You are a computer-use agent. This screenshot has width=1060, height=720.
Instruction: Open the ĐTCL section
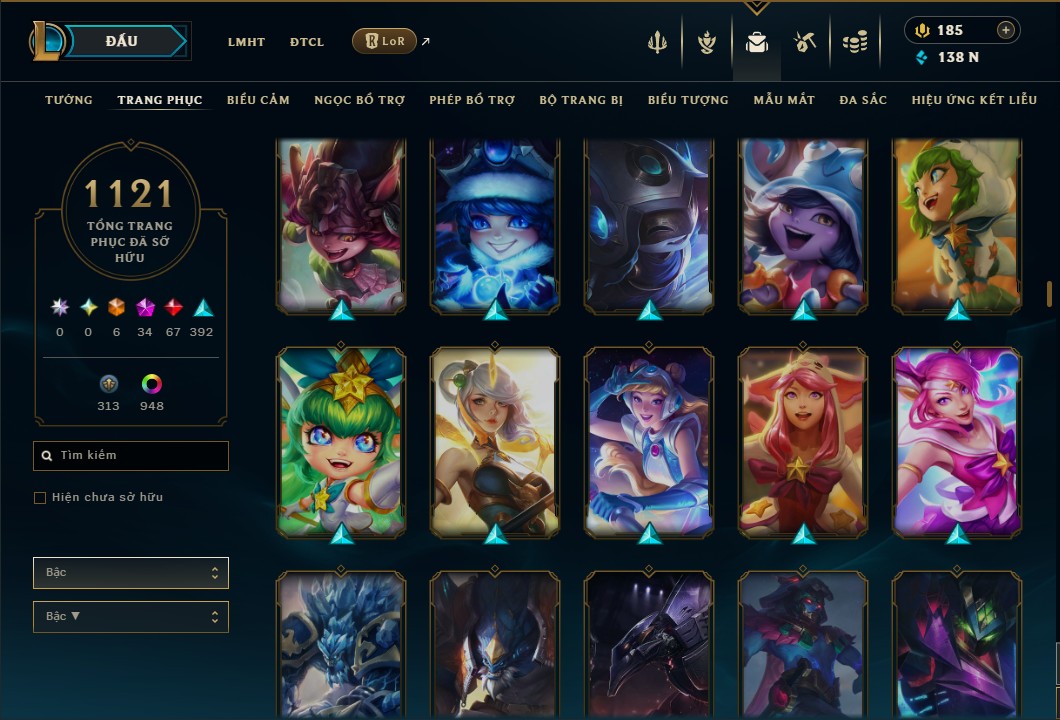(x=307, y=42)
